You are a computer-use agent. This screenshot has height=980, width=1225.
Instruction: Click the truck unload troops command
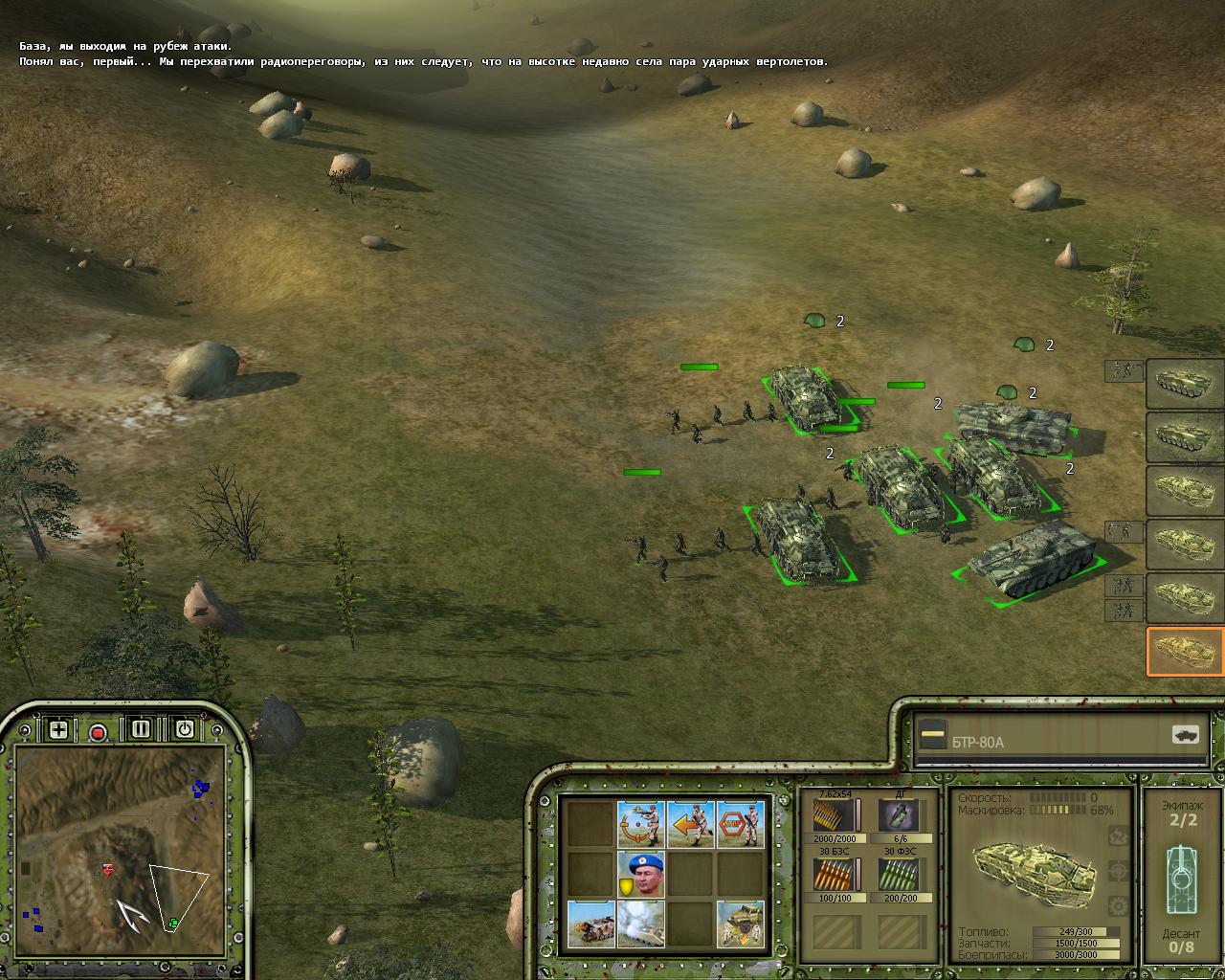point(741,924)
